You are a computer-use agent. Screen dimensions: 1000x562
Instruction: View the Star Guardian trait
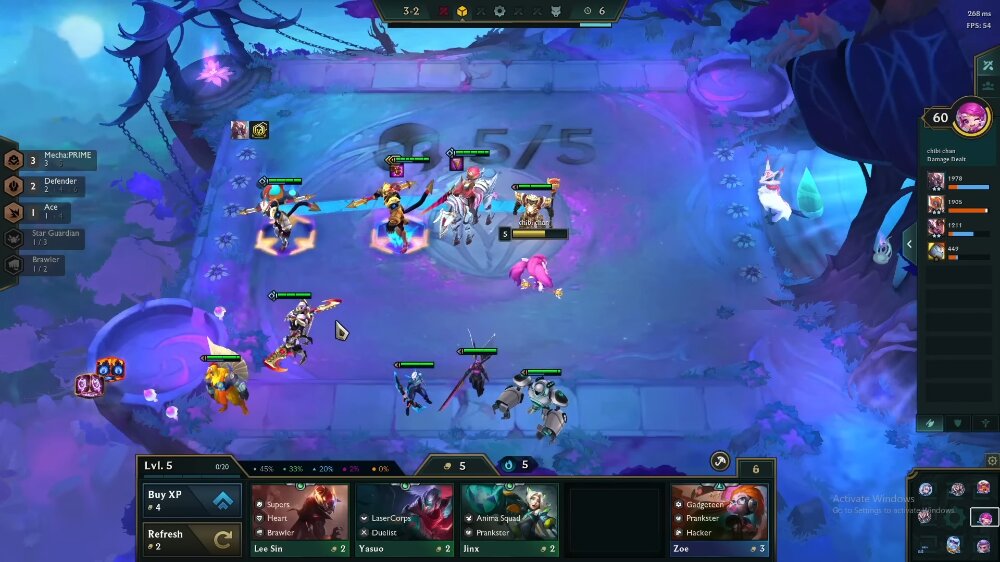coord(55,238)
